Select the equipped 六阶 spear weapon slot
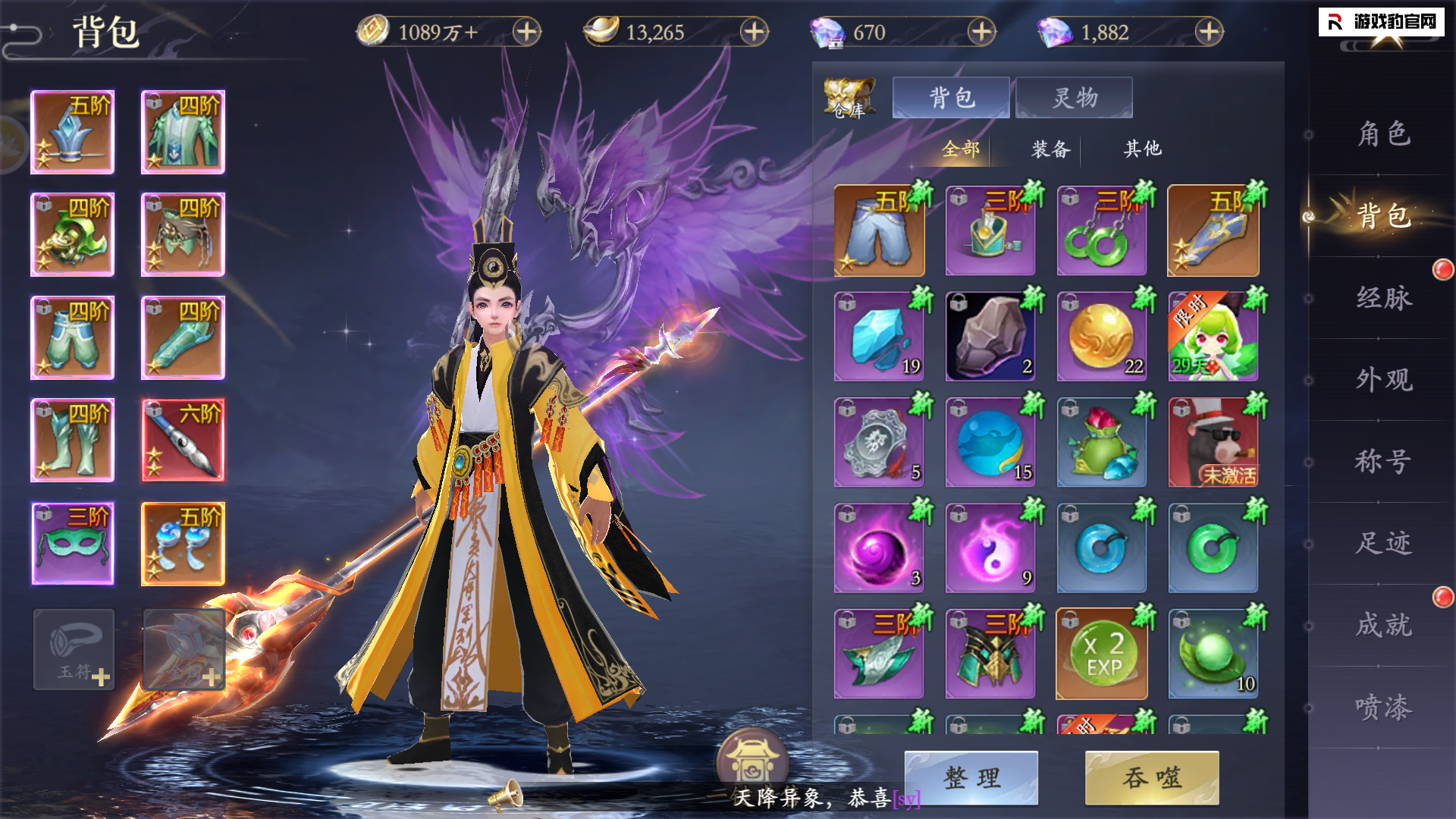 [x=183, y=441]
